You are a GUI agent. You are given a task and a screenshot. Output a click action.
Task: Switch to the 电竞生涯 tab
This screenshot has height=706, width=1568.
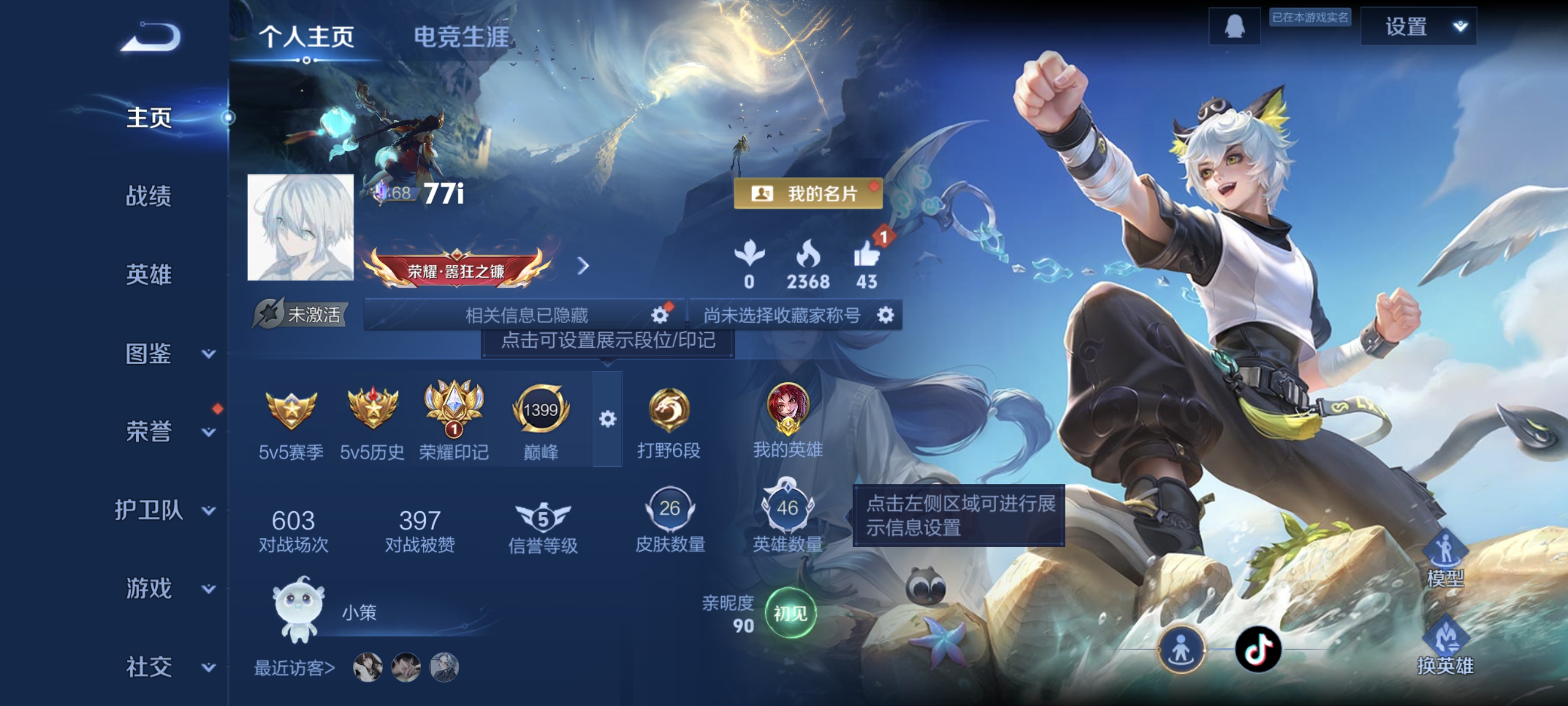pos(464,37)
